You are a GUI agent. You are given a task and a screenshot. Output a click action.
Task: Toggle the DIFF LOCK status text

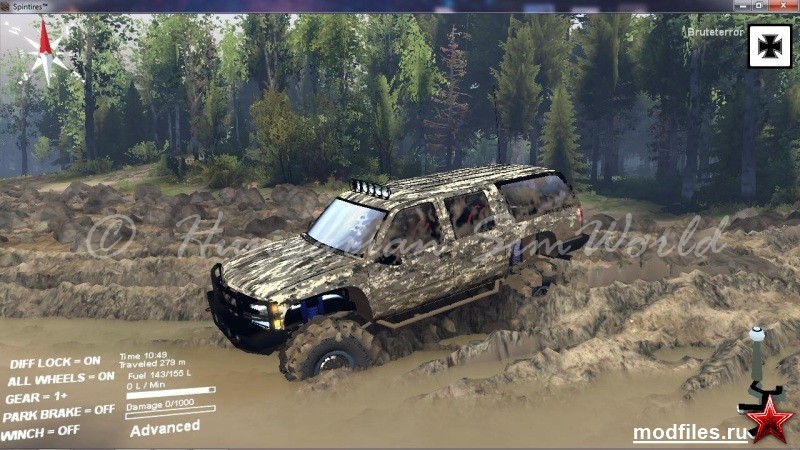click(x=55, y=362)
